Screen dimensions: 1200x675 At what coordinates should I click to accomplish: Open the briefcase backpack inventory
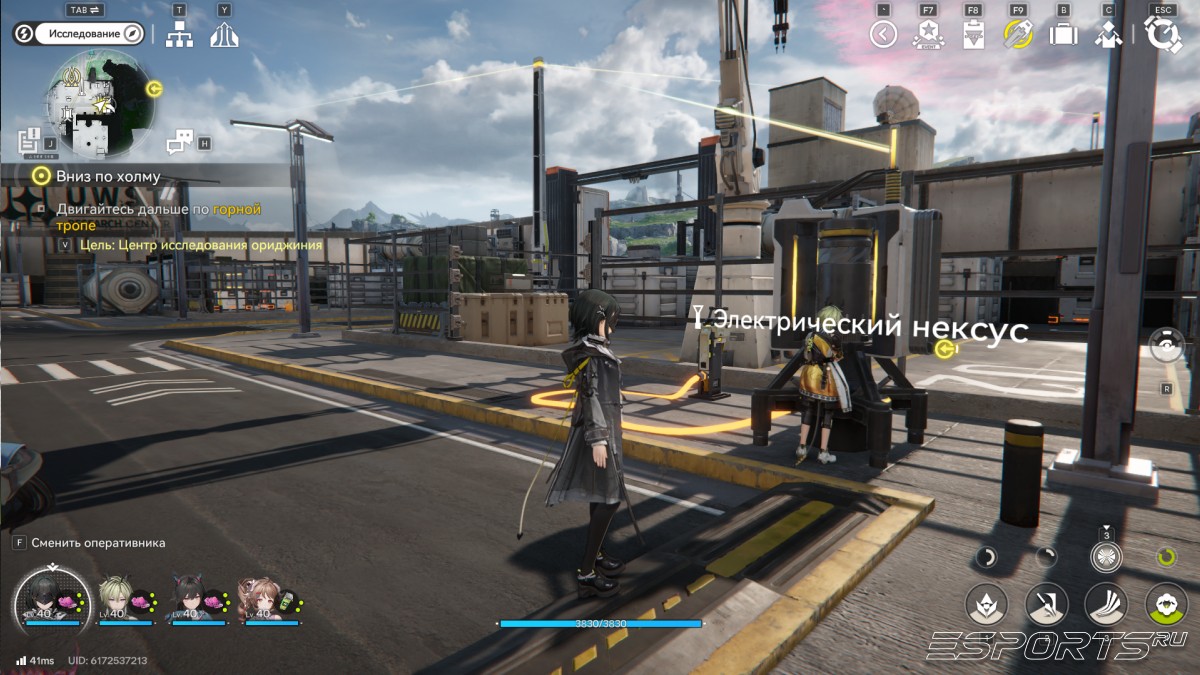point(1063,34)
